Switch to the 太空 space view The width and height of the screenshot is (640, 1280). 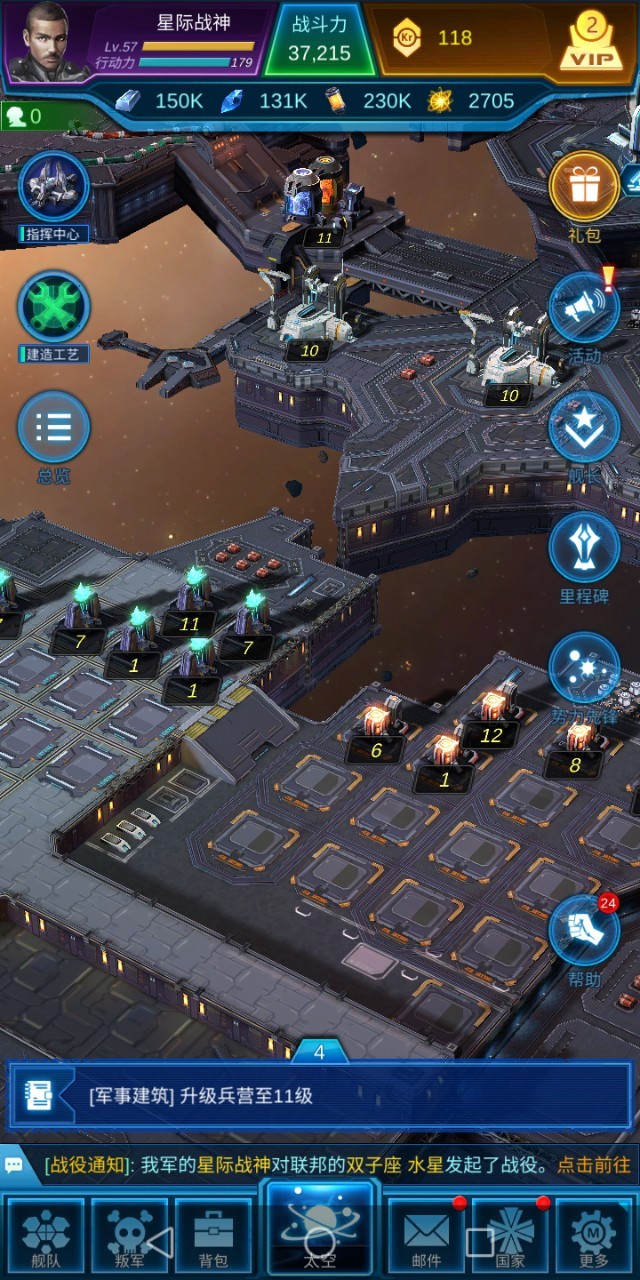point(320,1230)
